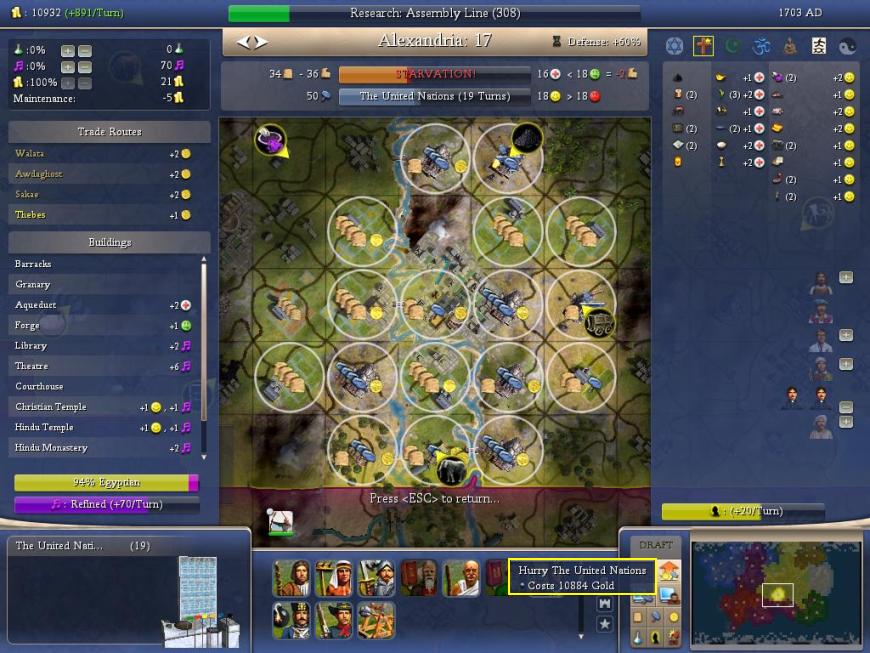
Task: Go to the previous city arrow
Action: click(242, 42)
